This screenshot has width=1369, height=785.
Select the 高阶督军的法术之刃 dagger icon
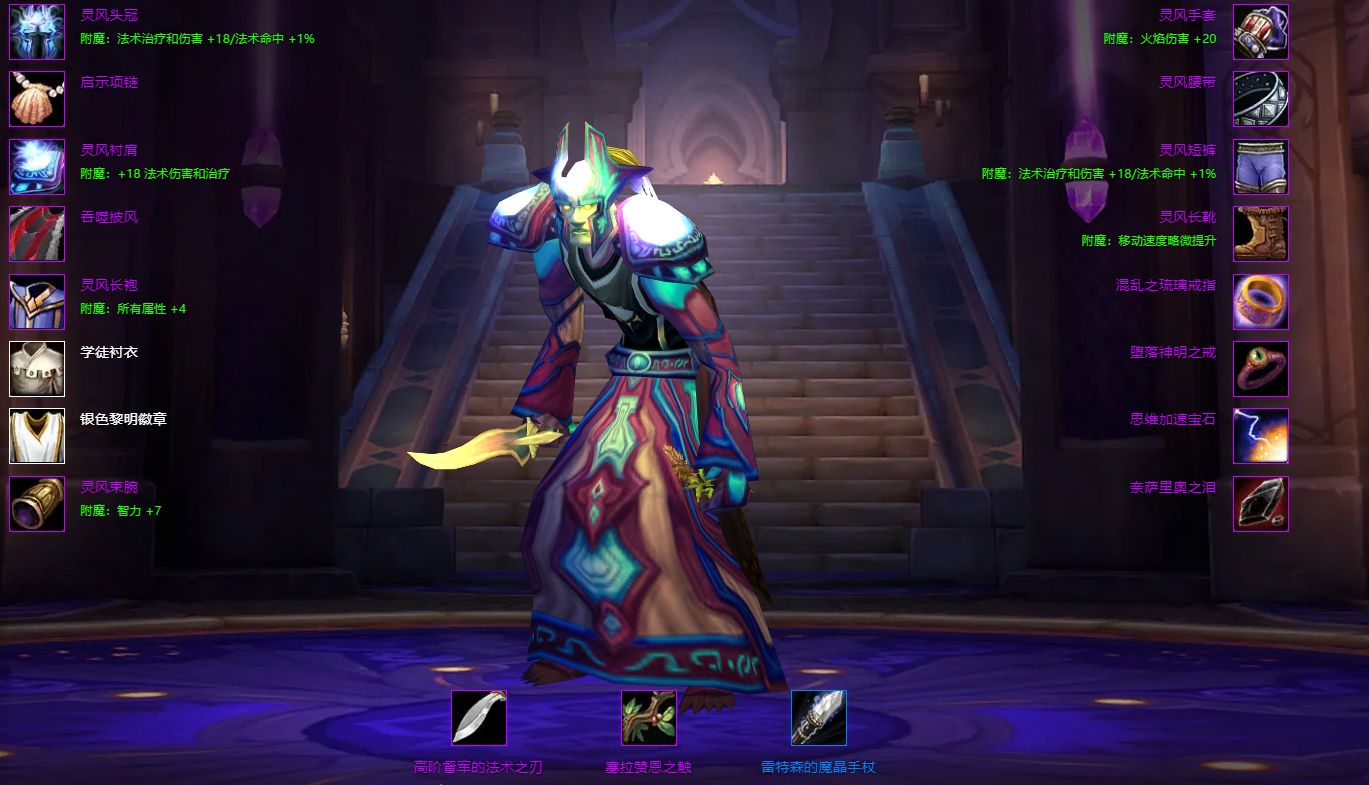(479, 718)
